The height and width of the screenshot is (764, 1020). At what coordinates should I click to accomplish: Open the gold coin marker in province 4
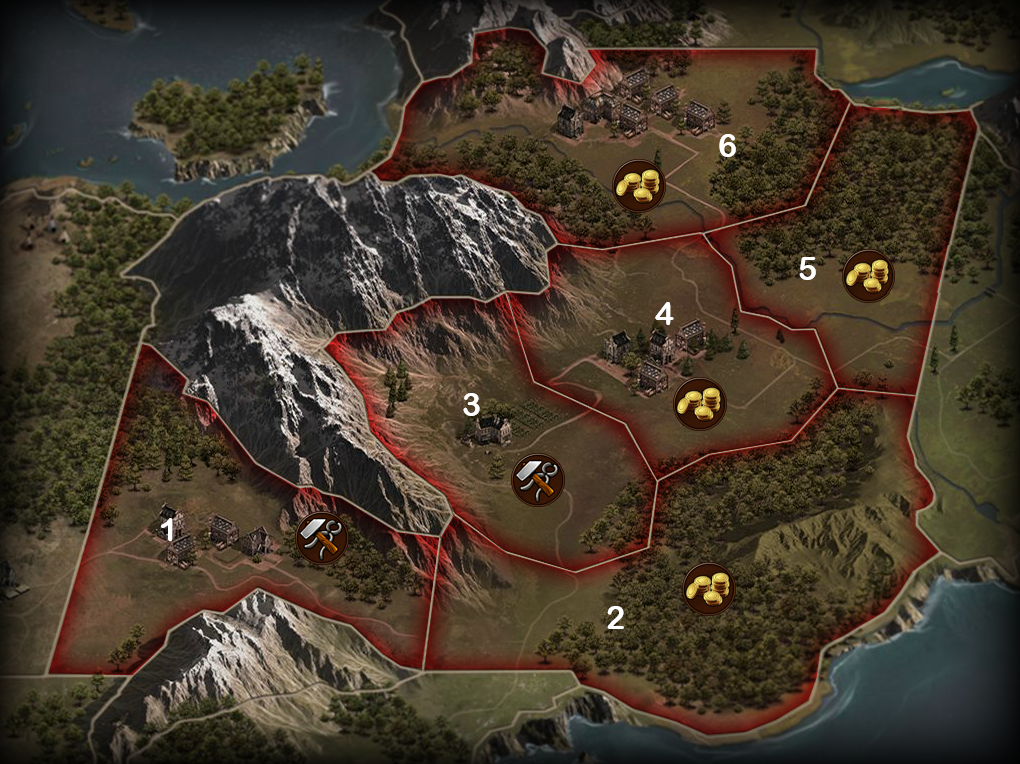699,403
